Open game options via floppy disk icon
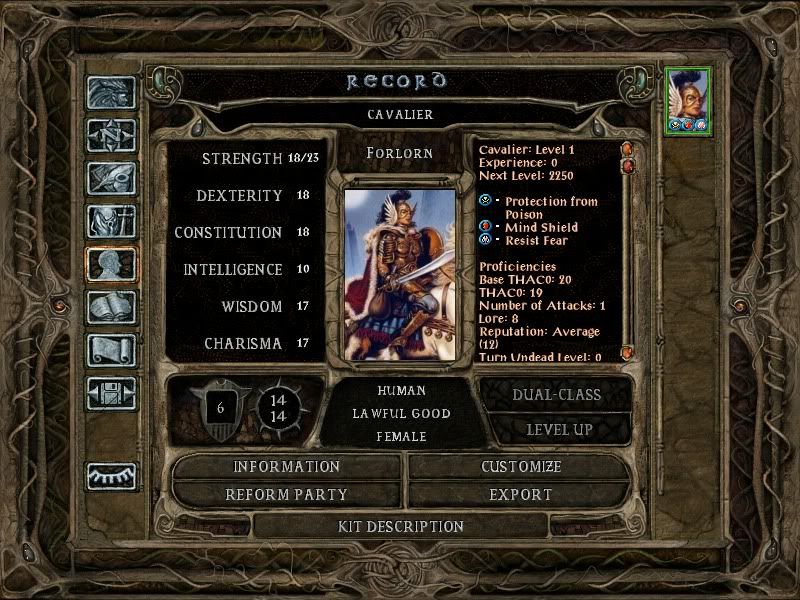This screenshot has width=800, height=600. (111, 392)
